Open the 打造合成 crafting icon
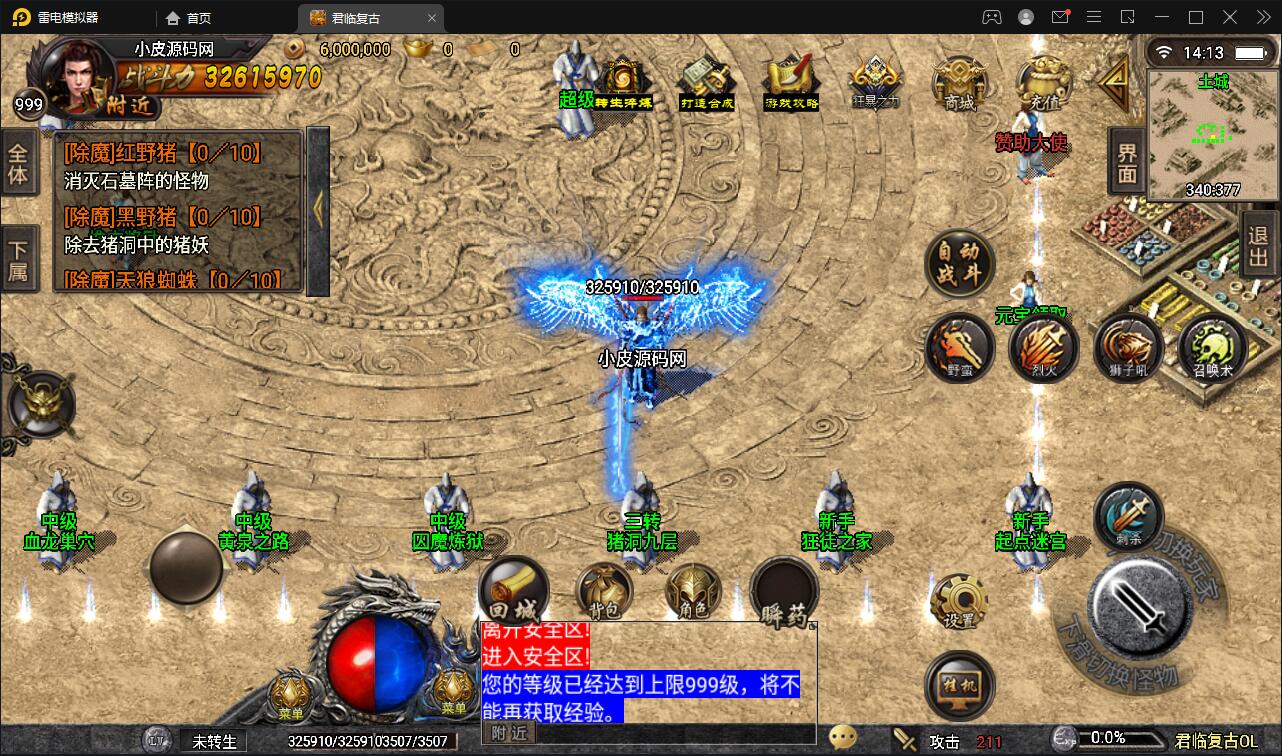Image resolution: width=1282 pixels, height=756 pixels. [706, 82]
